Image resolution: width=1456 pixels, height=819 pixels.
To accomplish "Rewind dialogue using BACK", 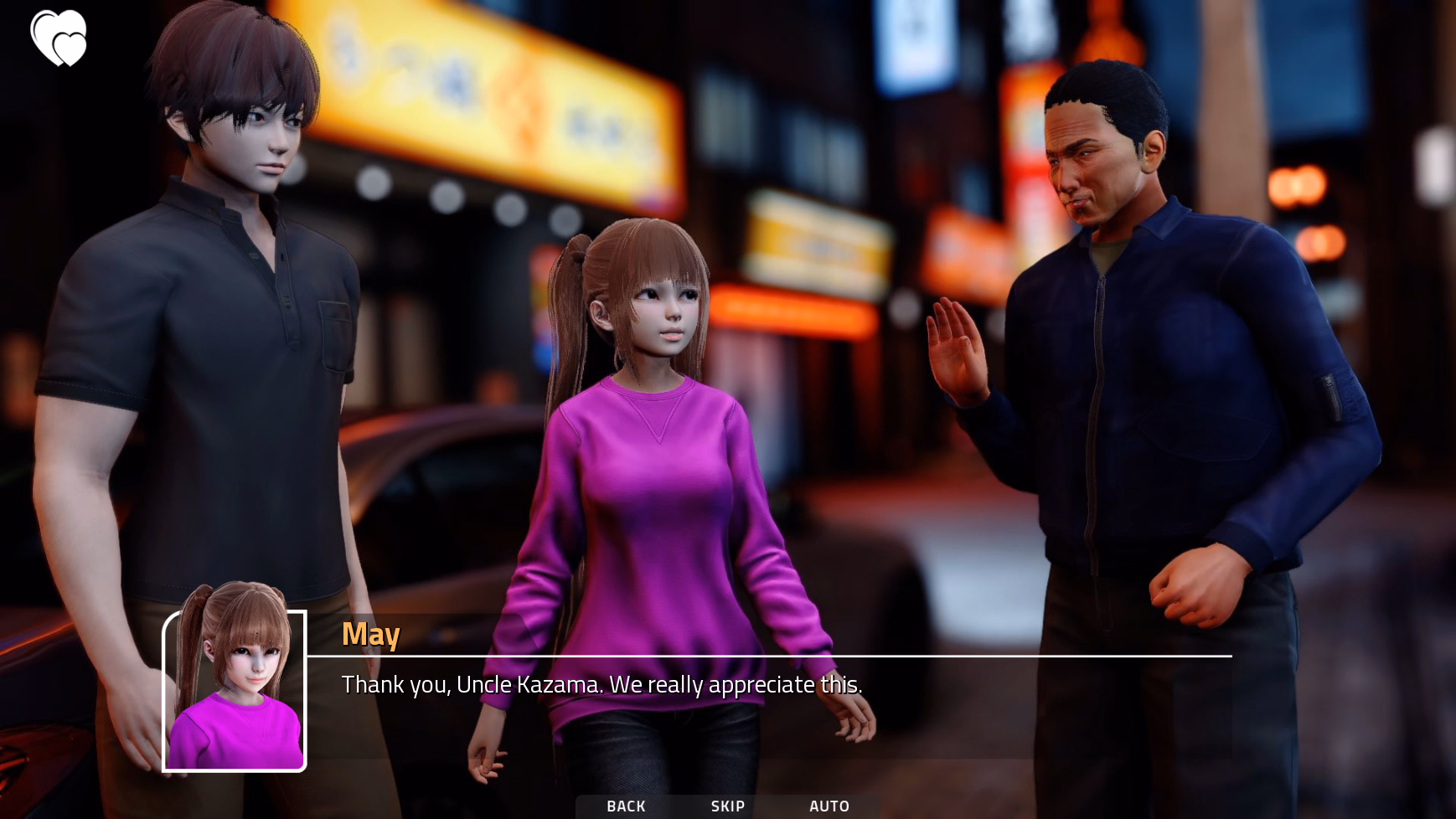I will click(626, 806).
